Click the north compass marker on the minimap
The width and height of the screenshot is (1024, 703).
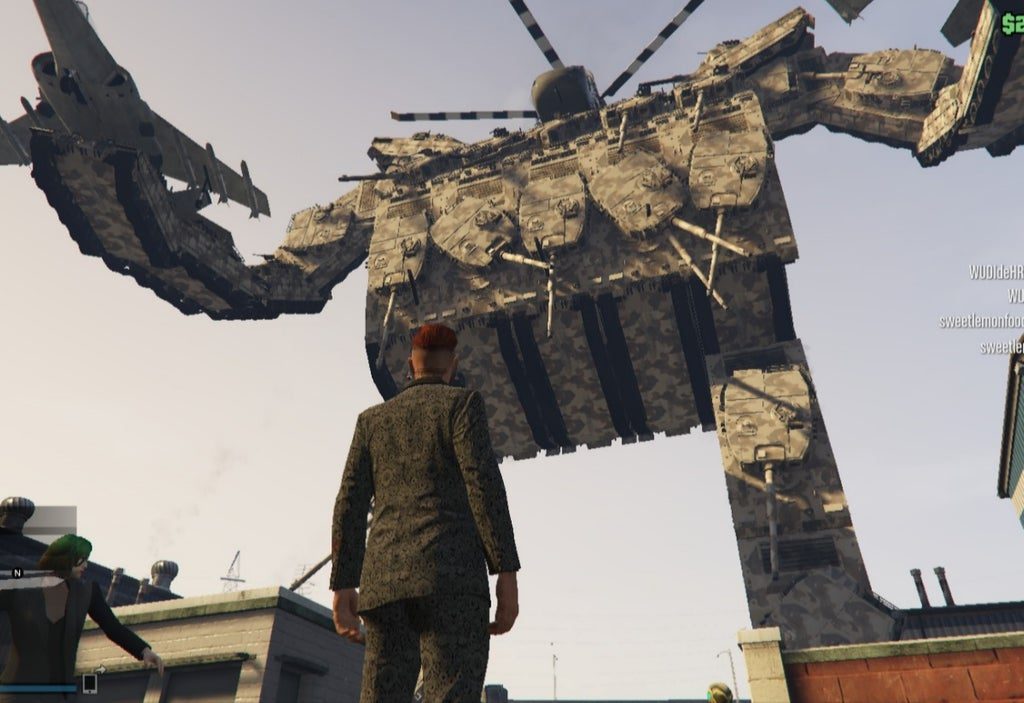click(17, 573)
